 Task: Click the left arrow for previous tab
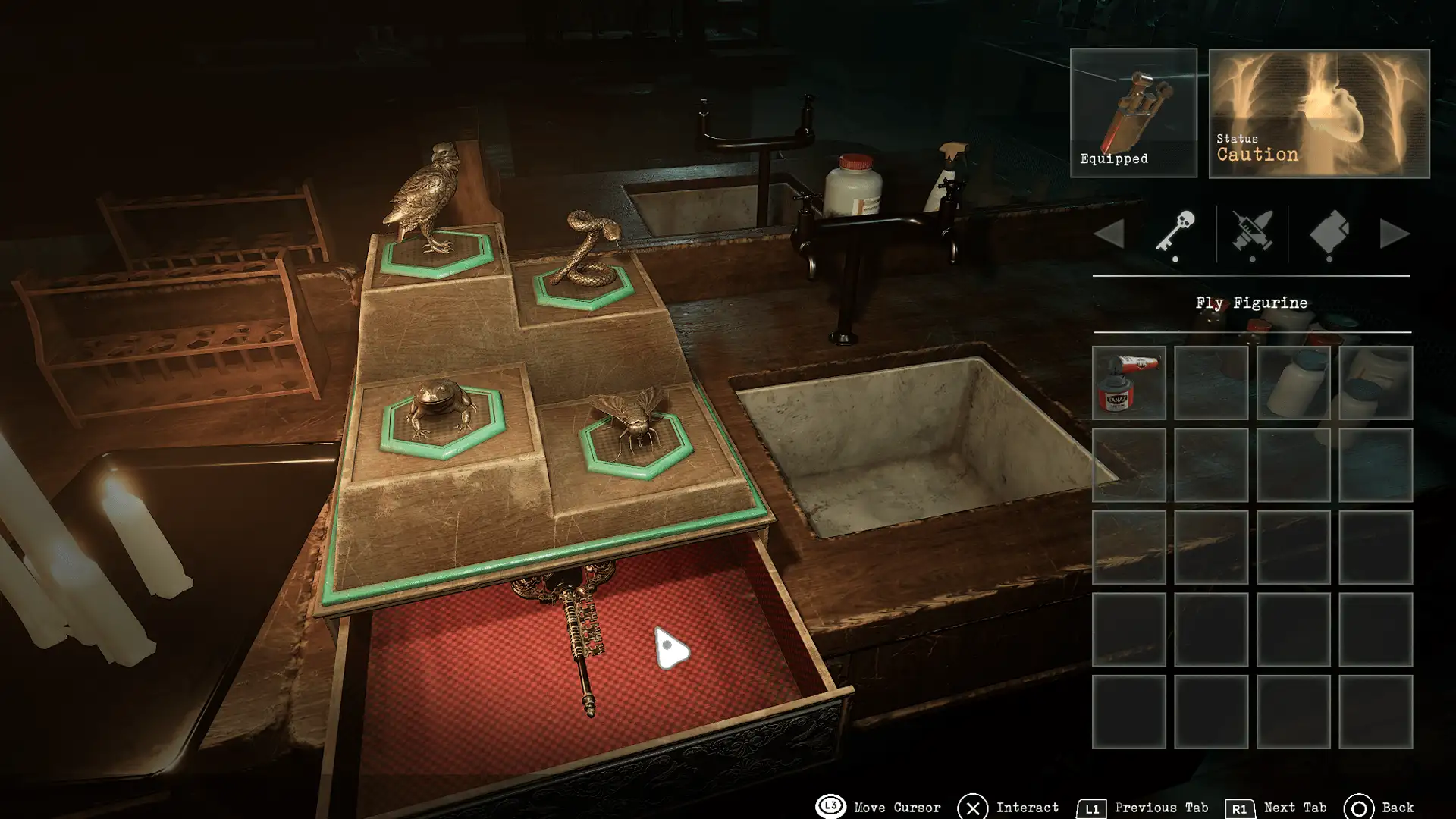(x=1109, y=234)
